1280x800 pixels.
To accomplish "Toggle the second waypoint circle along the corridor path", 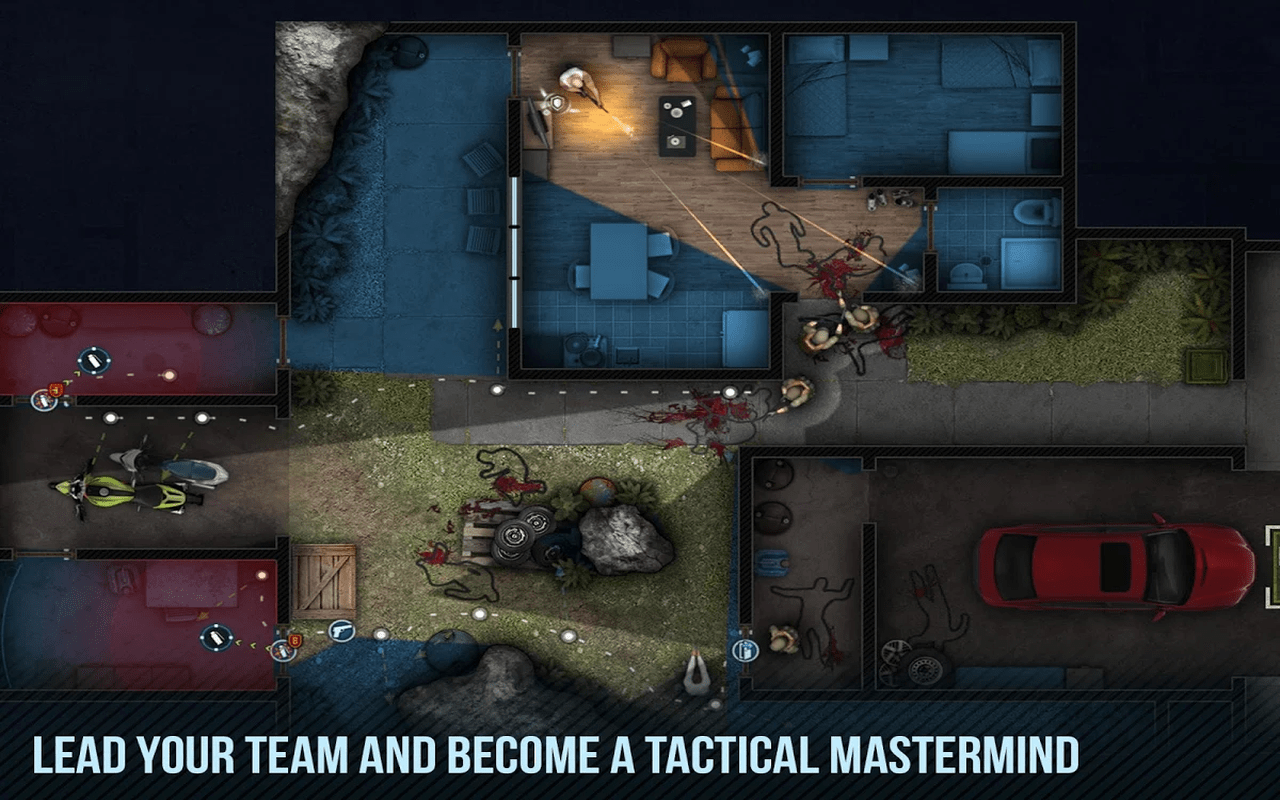I will [201, 417].
